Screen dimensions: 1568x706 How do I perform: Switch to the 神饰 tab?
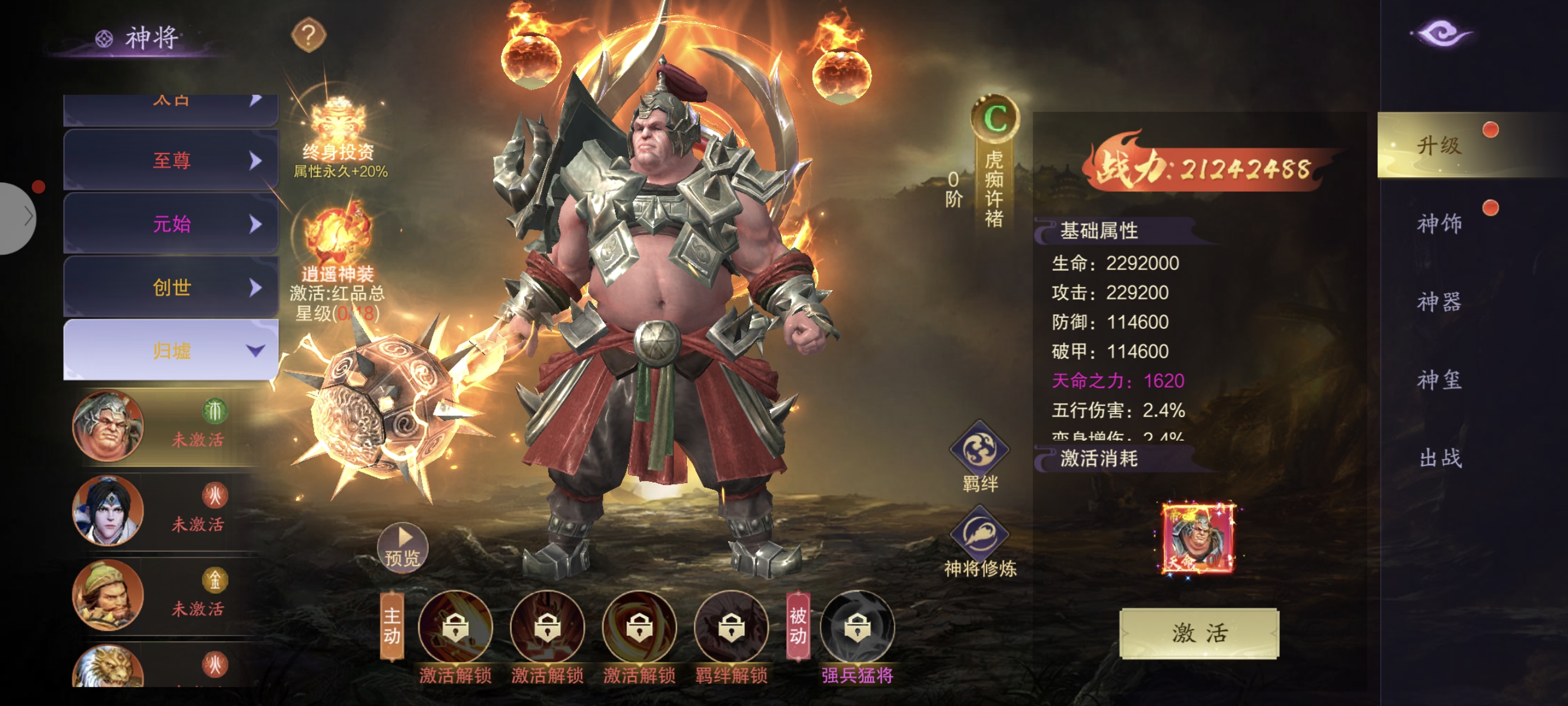[1439, 224]
